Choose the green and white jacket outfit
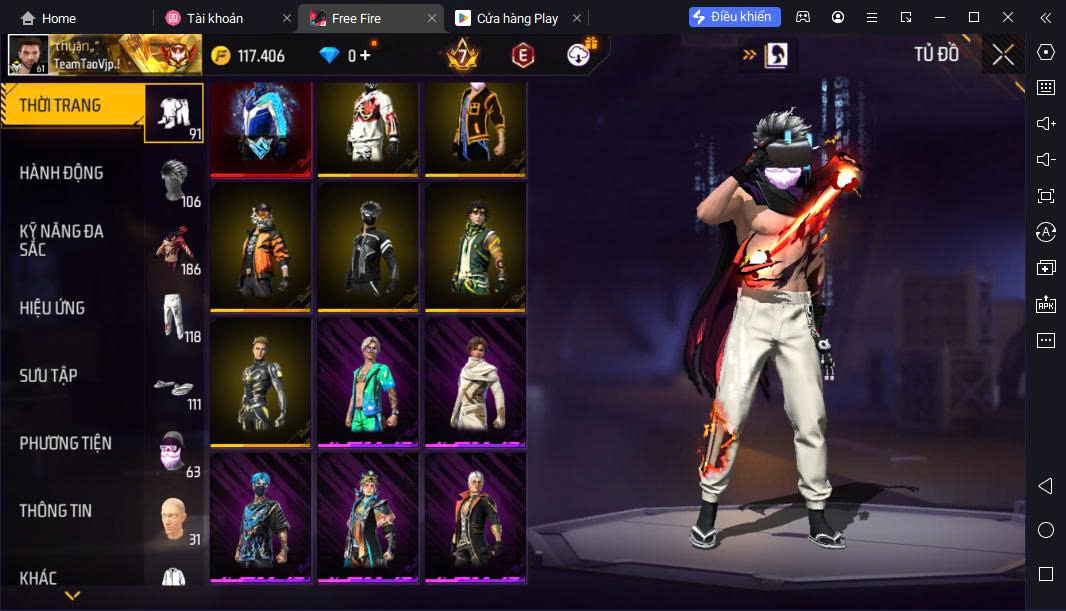1066x611 pixels. point(476,245)
